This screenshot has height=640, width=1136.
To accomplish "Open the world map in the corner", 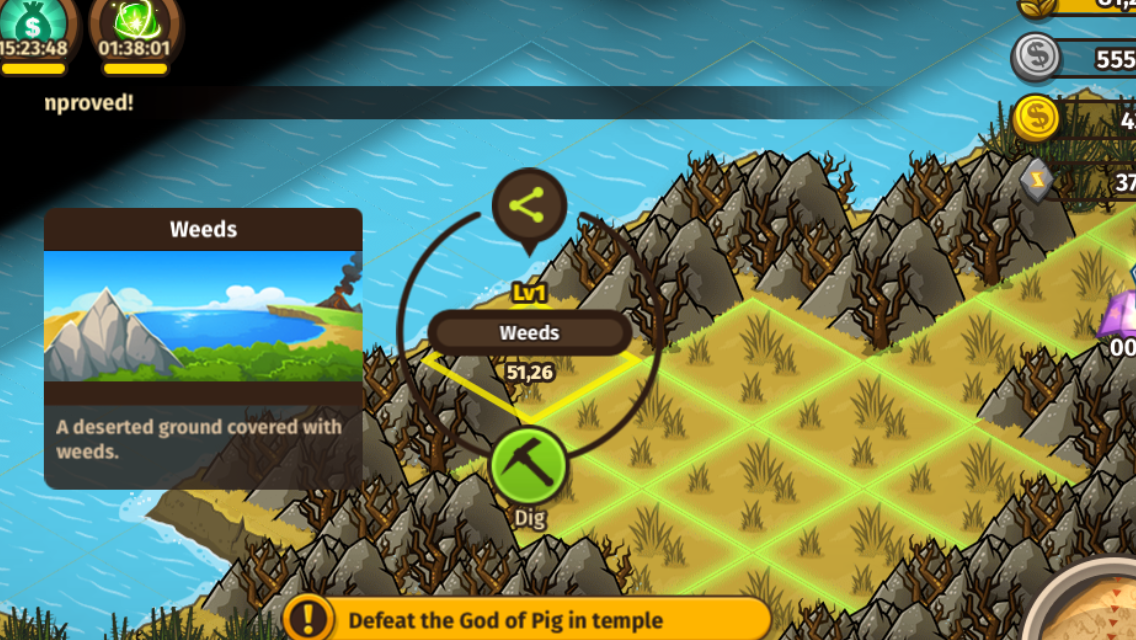I will tap(1090, 605).
